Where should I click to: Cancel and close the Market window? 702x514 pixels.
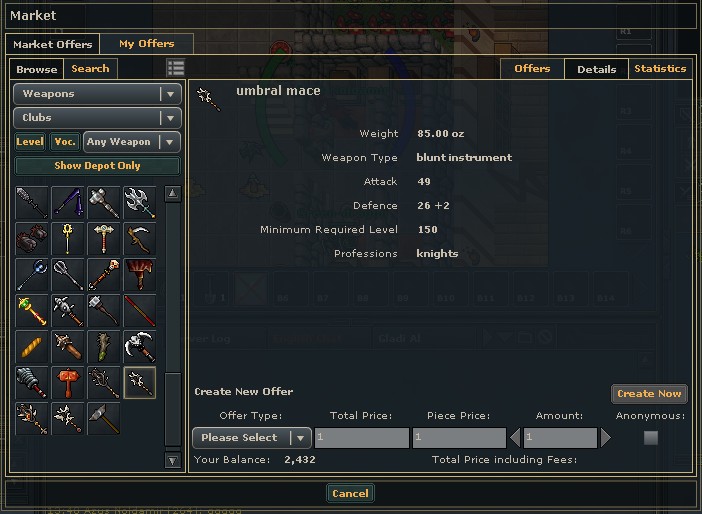pos(350,493)
